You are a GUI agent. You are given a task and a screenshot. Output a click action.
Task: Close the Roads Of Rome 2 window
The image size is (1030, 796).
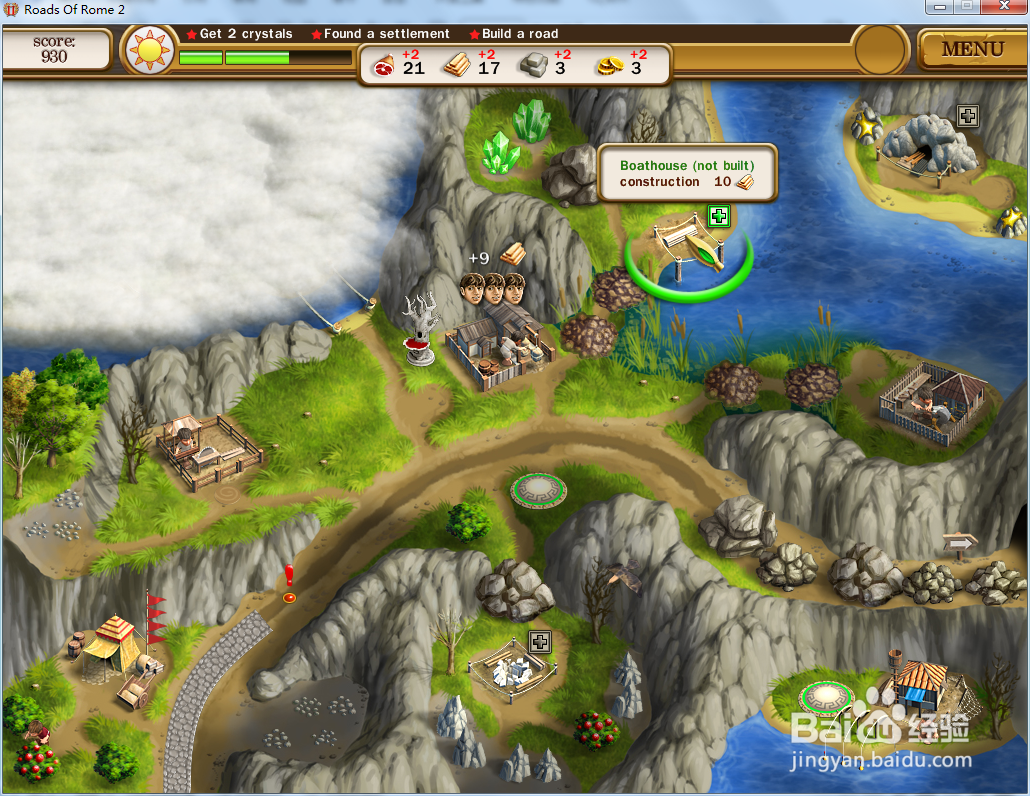pos(1003,8)
